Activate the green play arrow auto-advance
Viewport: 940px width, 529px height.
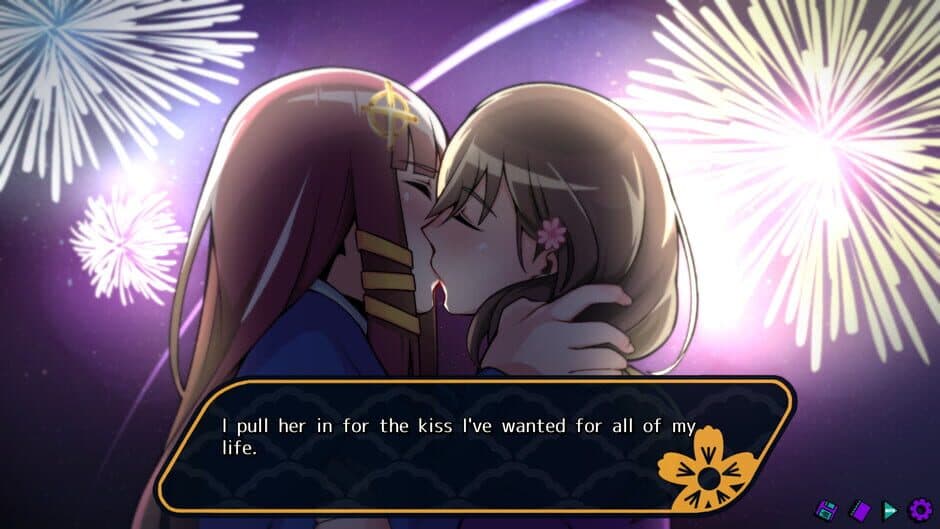(x=889, y=510)
